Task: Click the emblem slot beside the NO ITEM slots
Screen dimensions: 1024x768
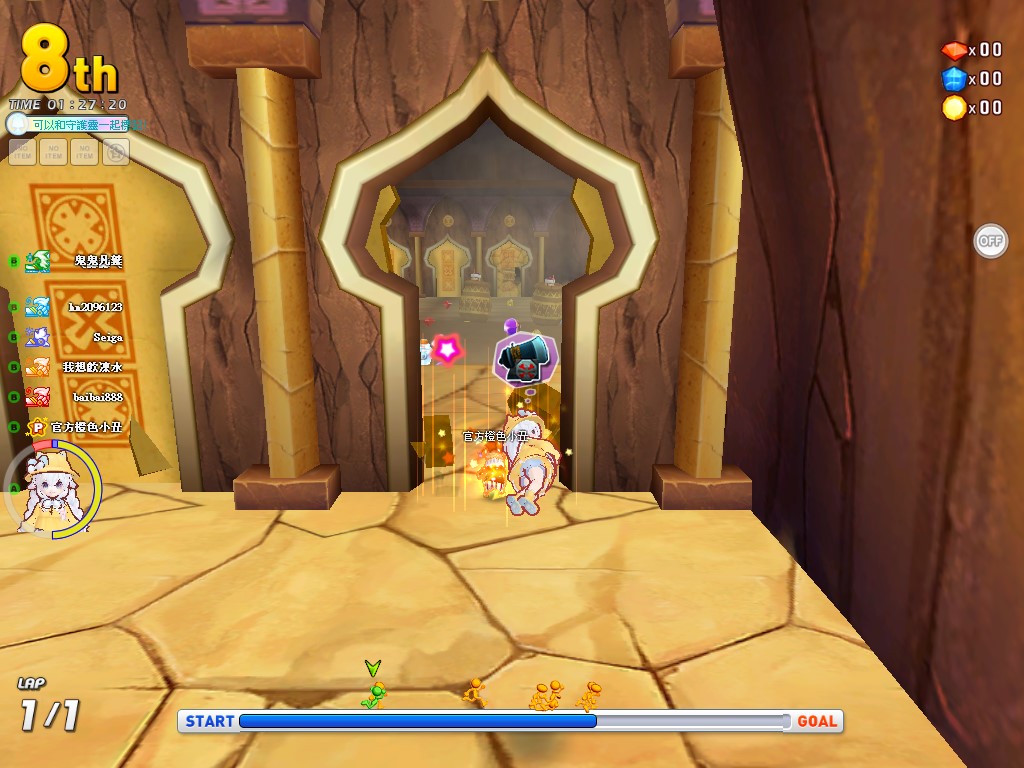Action: pos(115,152)
